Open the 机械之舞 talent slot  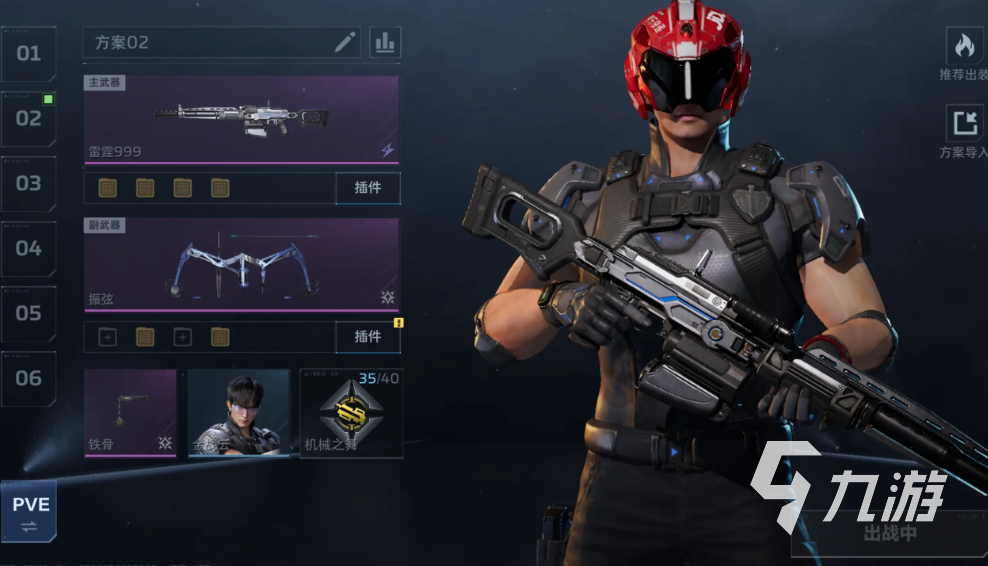click(352, 413)
